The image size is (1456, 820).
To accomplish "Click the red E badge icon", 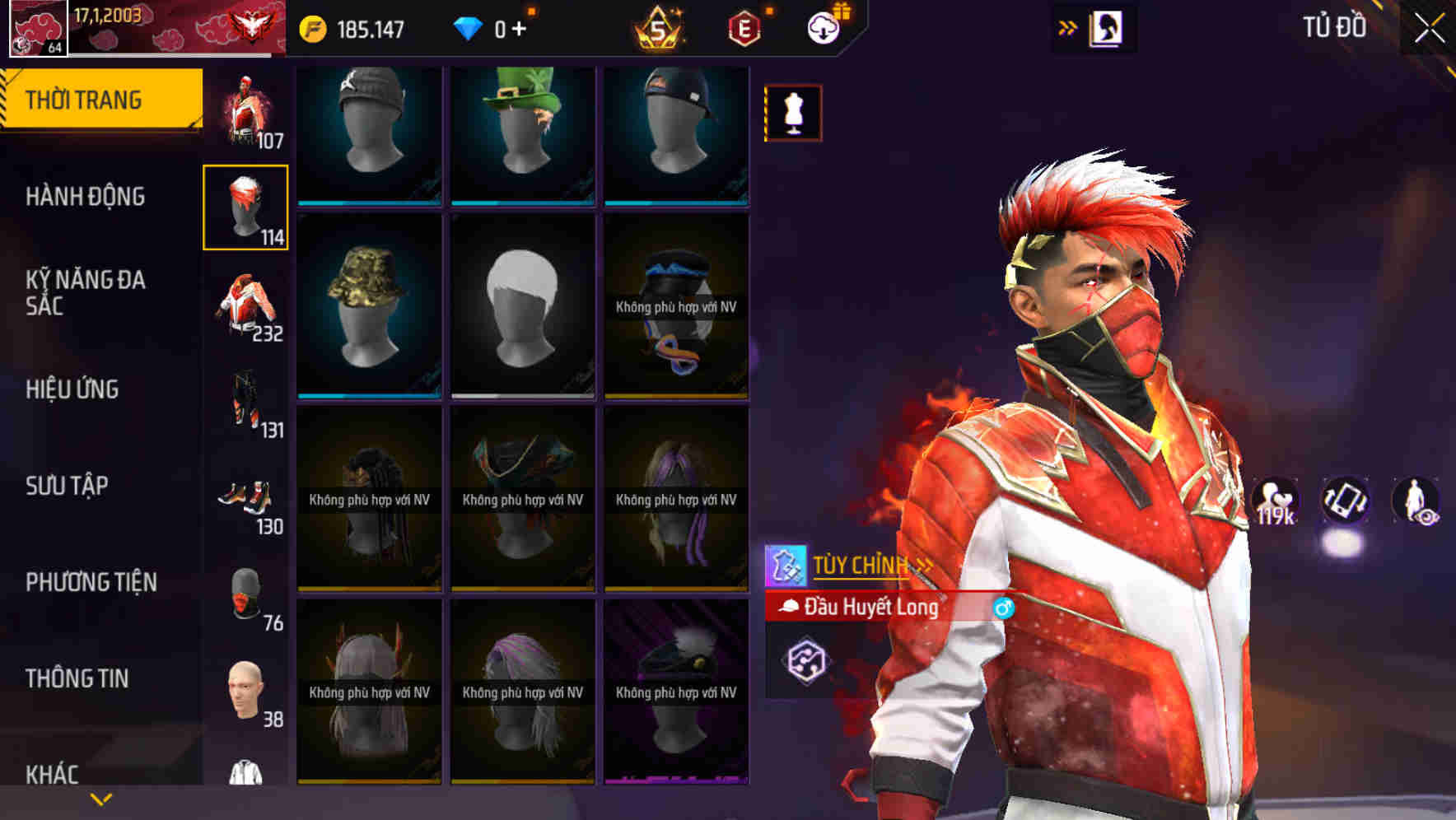I will [743, 27].
